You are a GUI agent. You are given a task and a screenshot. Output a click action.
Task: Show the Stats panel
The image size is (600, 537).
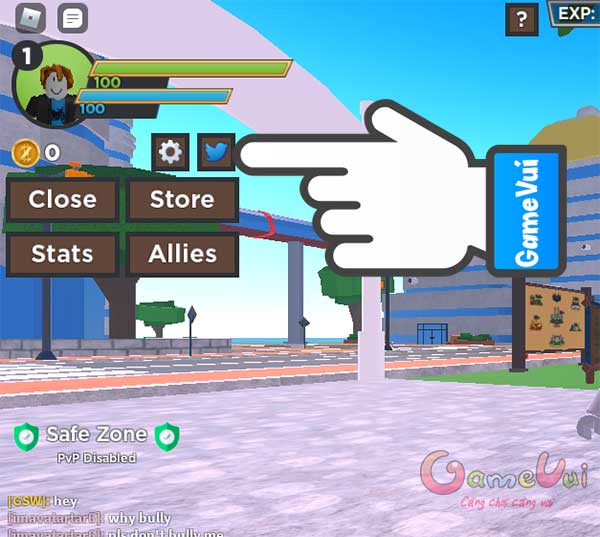point(63,254)
